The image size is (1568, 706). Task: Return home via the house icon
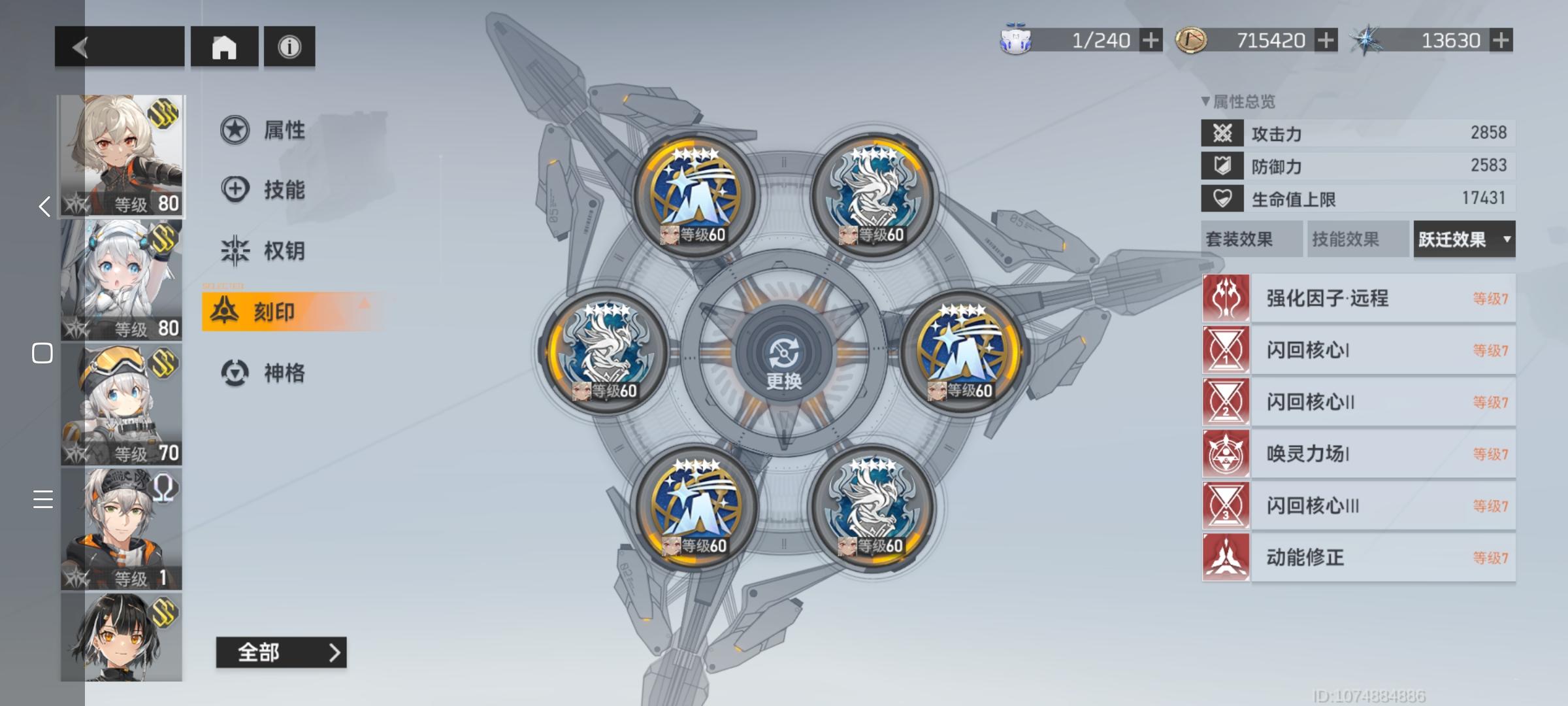[x=225, y=46]
